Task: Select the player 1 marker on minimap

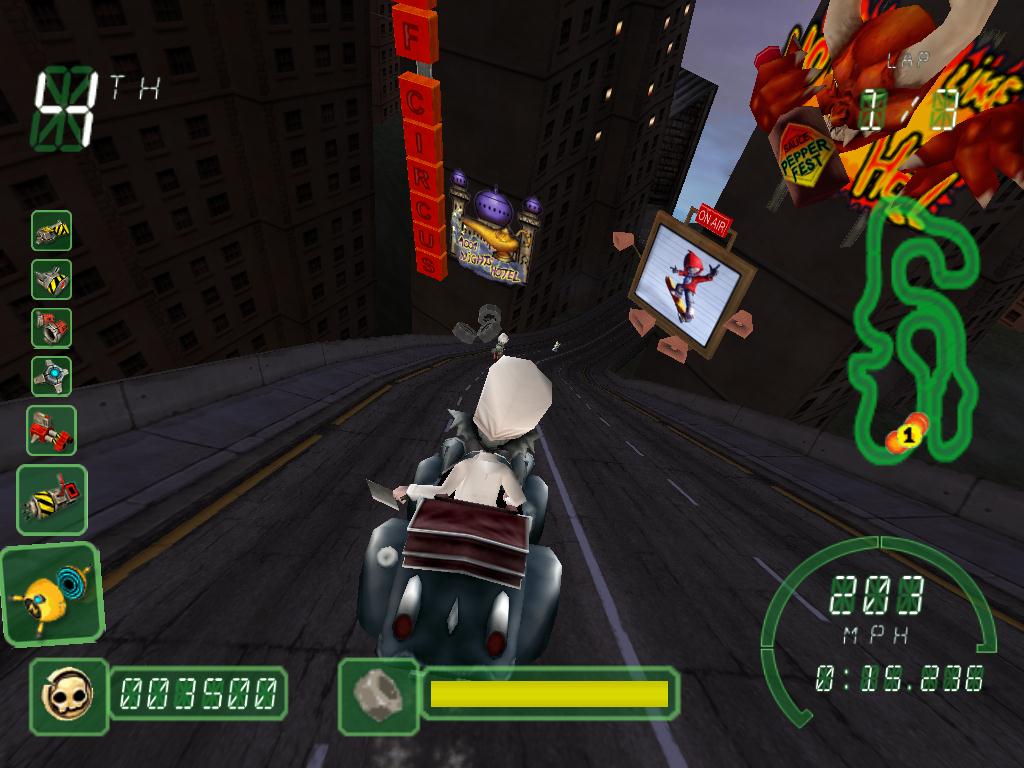Action: tap(908, 434)
